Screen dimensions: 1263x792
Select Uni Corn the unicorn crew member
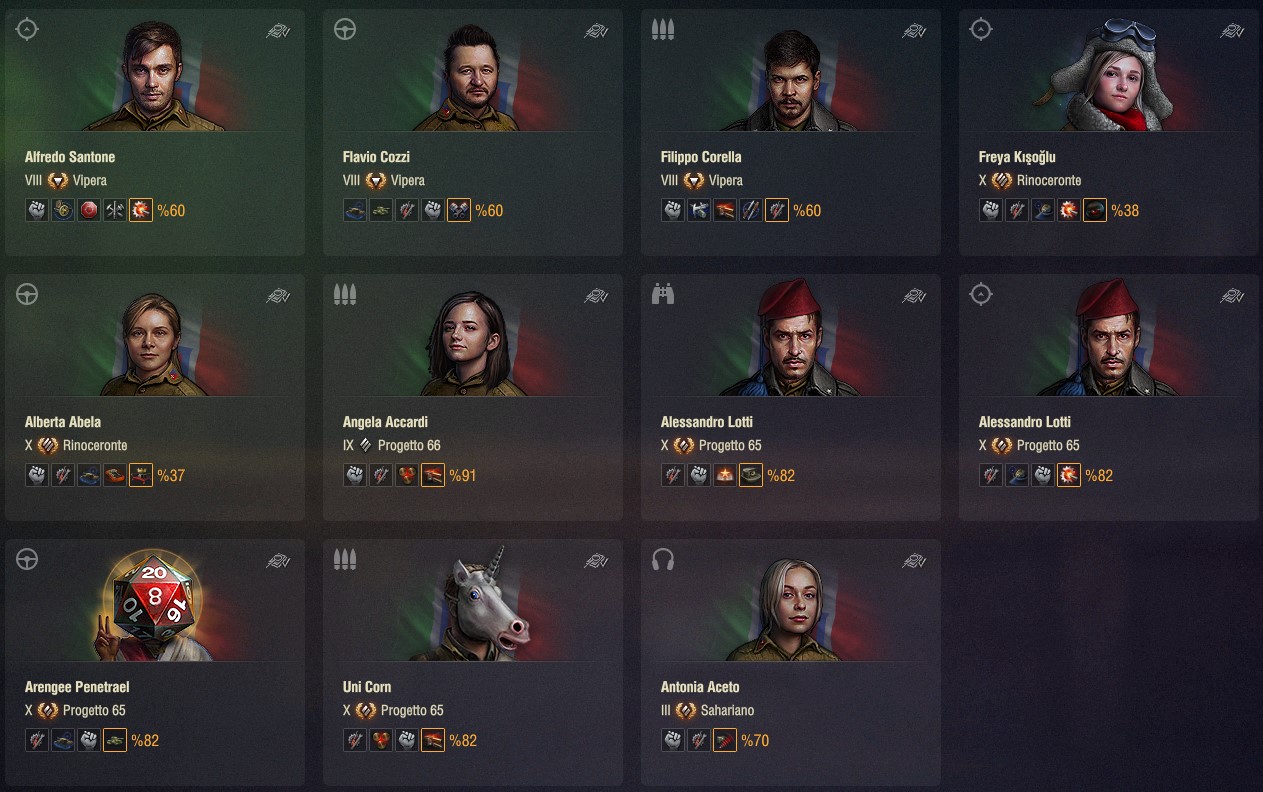click(x=473, y=663)
